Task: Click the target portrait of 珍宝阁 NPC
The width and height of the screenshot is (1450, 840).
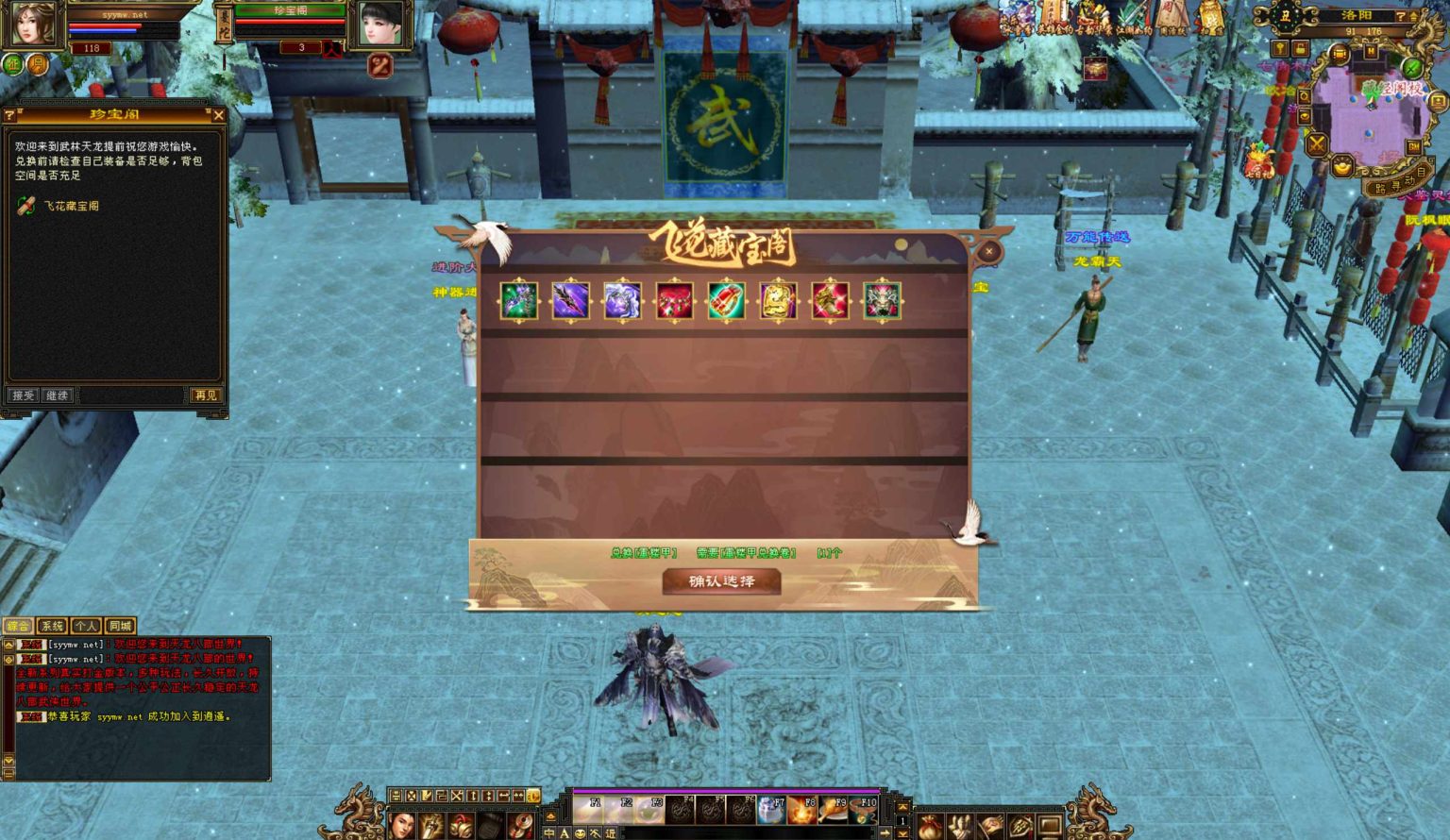Action: coord(380,24)
